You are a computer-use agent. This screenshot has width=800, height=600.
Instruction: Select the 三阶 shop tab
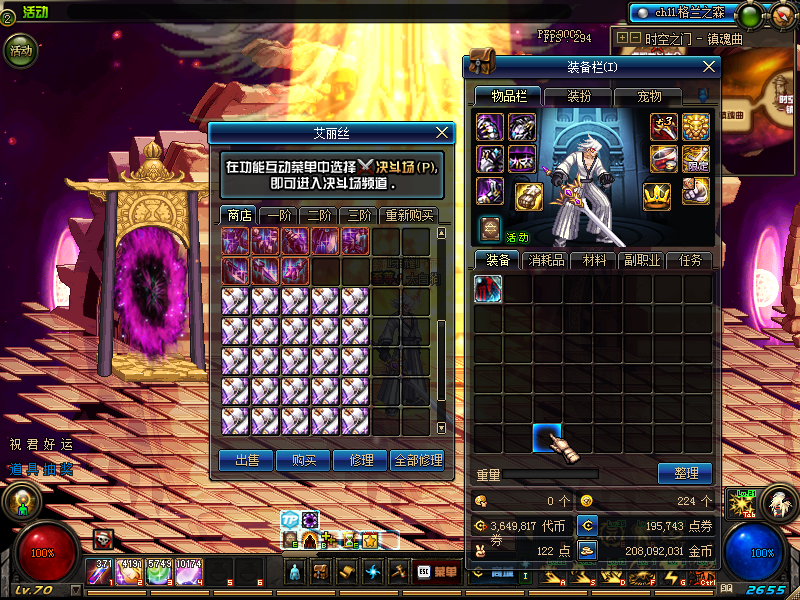tap(358, 215)
